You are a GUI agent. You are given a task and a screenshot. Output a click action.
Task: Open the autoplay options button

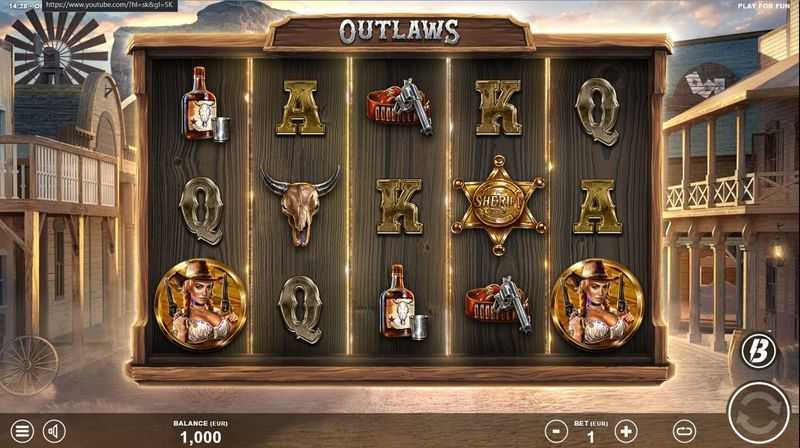click(x=685, y=432)
